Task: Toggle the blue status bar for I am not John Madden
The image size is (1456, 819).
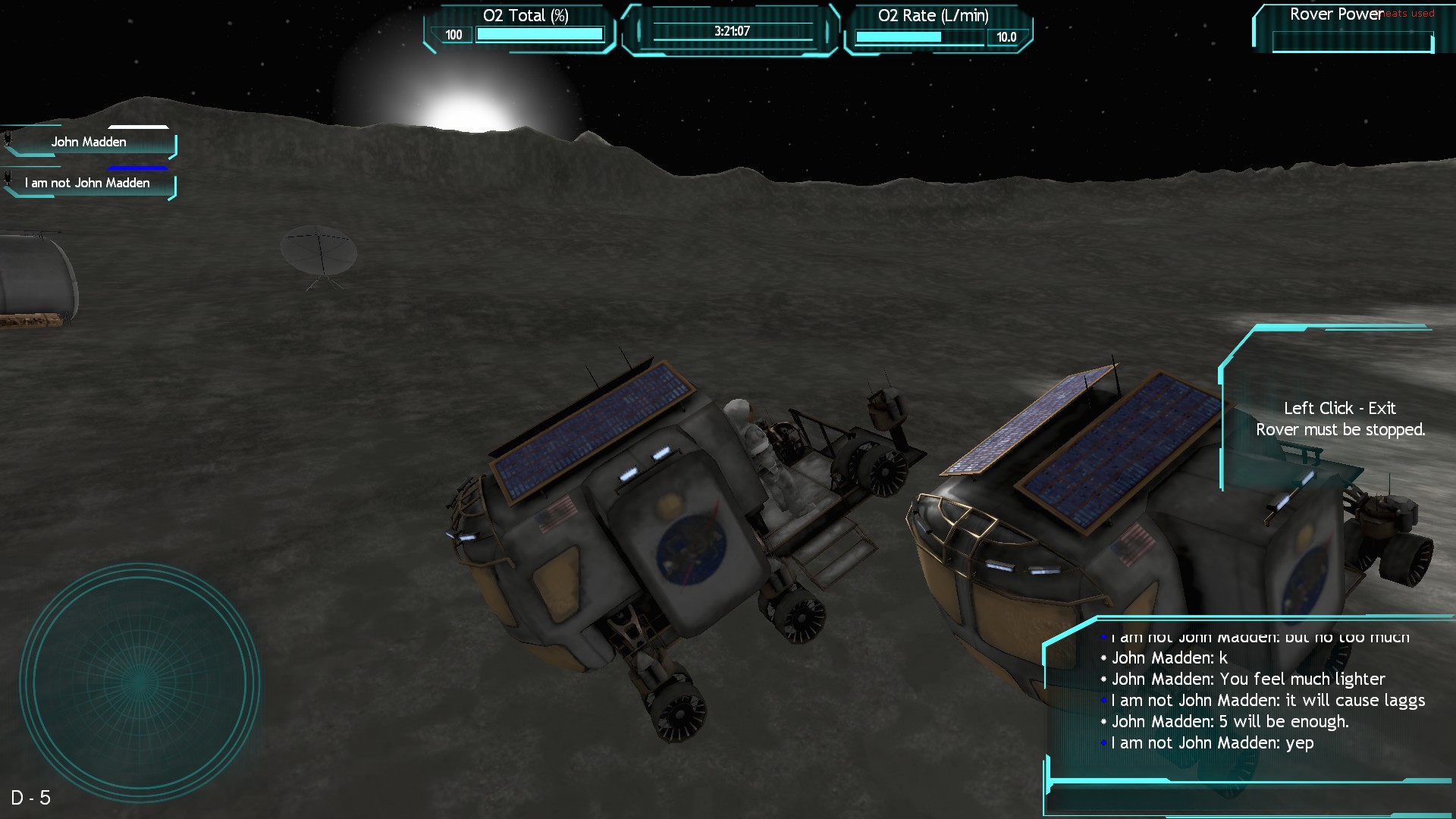Action: pos(136,167)
